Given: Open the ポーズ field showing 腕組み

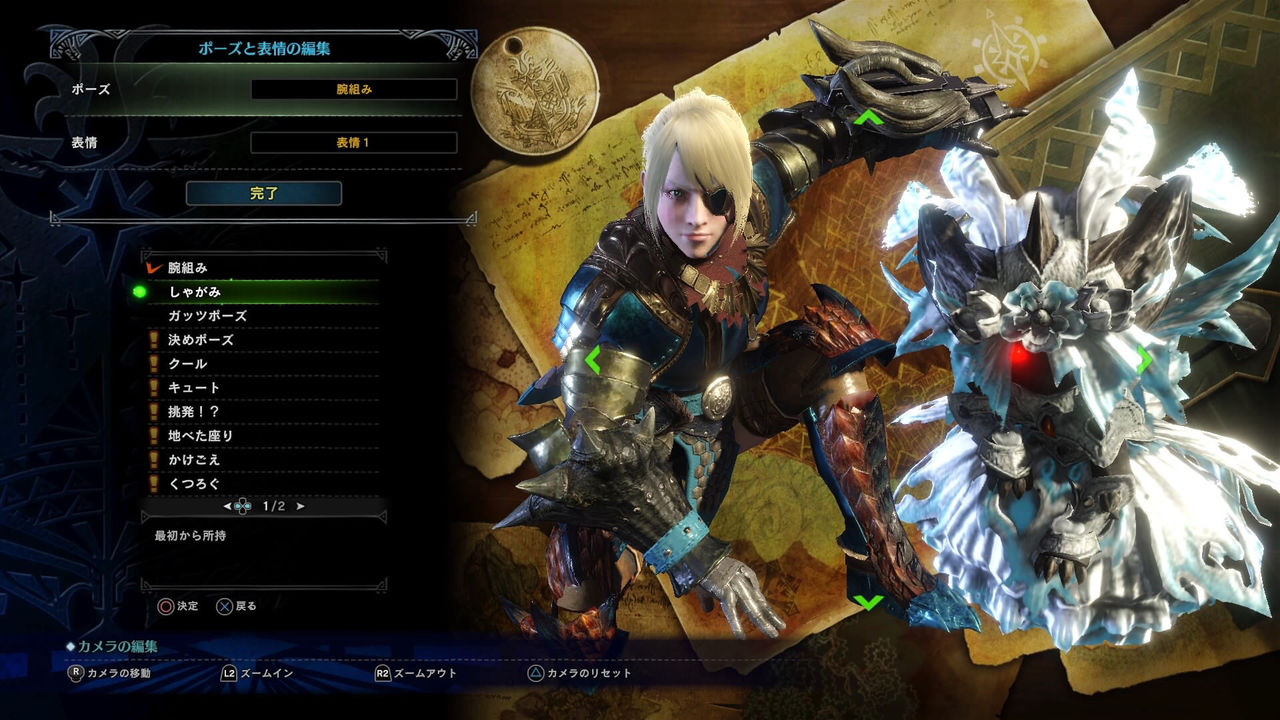Looking at the screenshot, I should point(354,89).
